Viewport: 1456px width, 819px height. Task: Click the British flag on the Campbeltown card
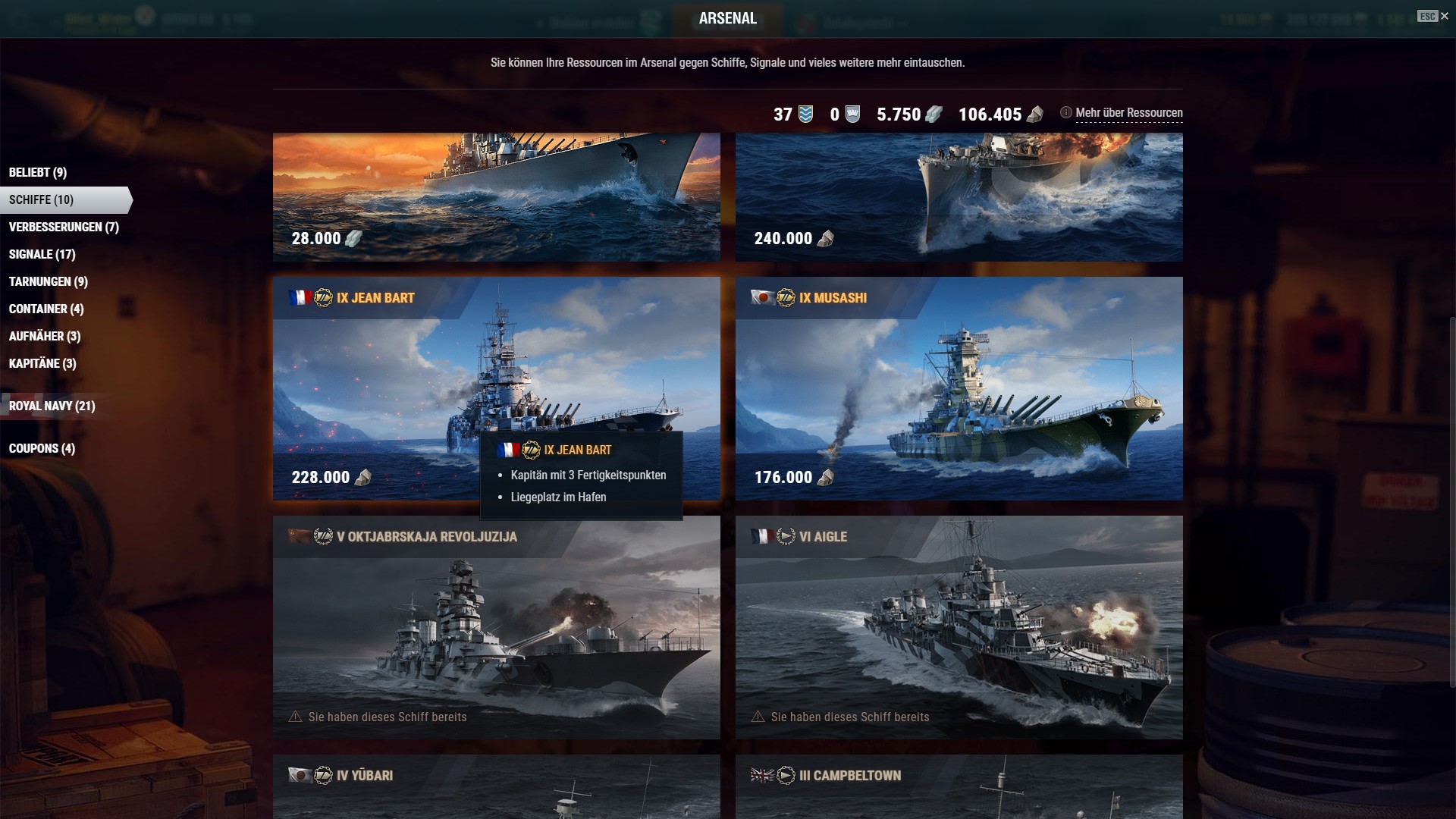[x=764, y=776]
